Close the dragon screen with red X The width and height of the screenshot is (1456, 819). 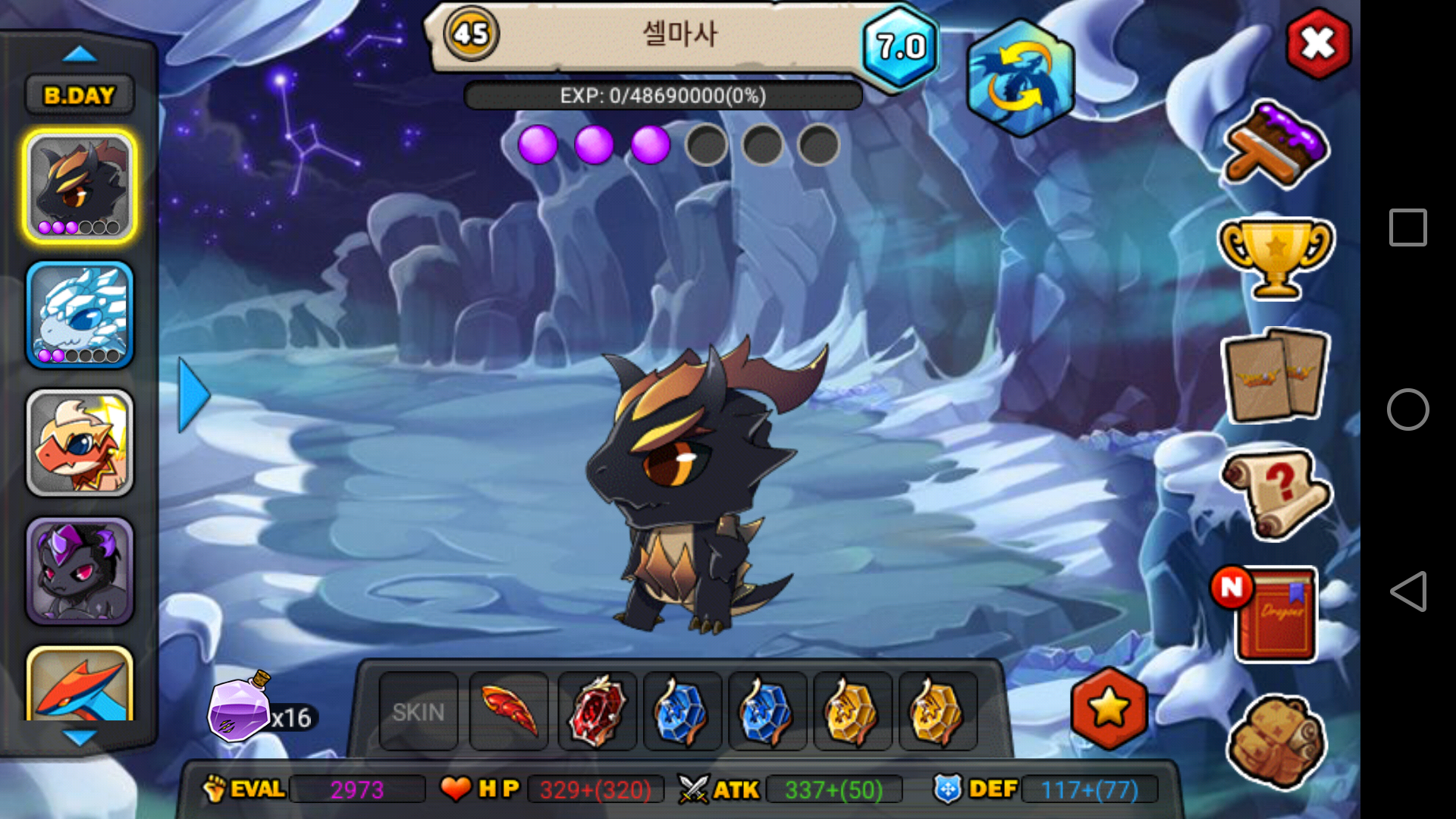(x=1318, y=44)
